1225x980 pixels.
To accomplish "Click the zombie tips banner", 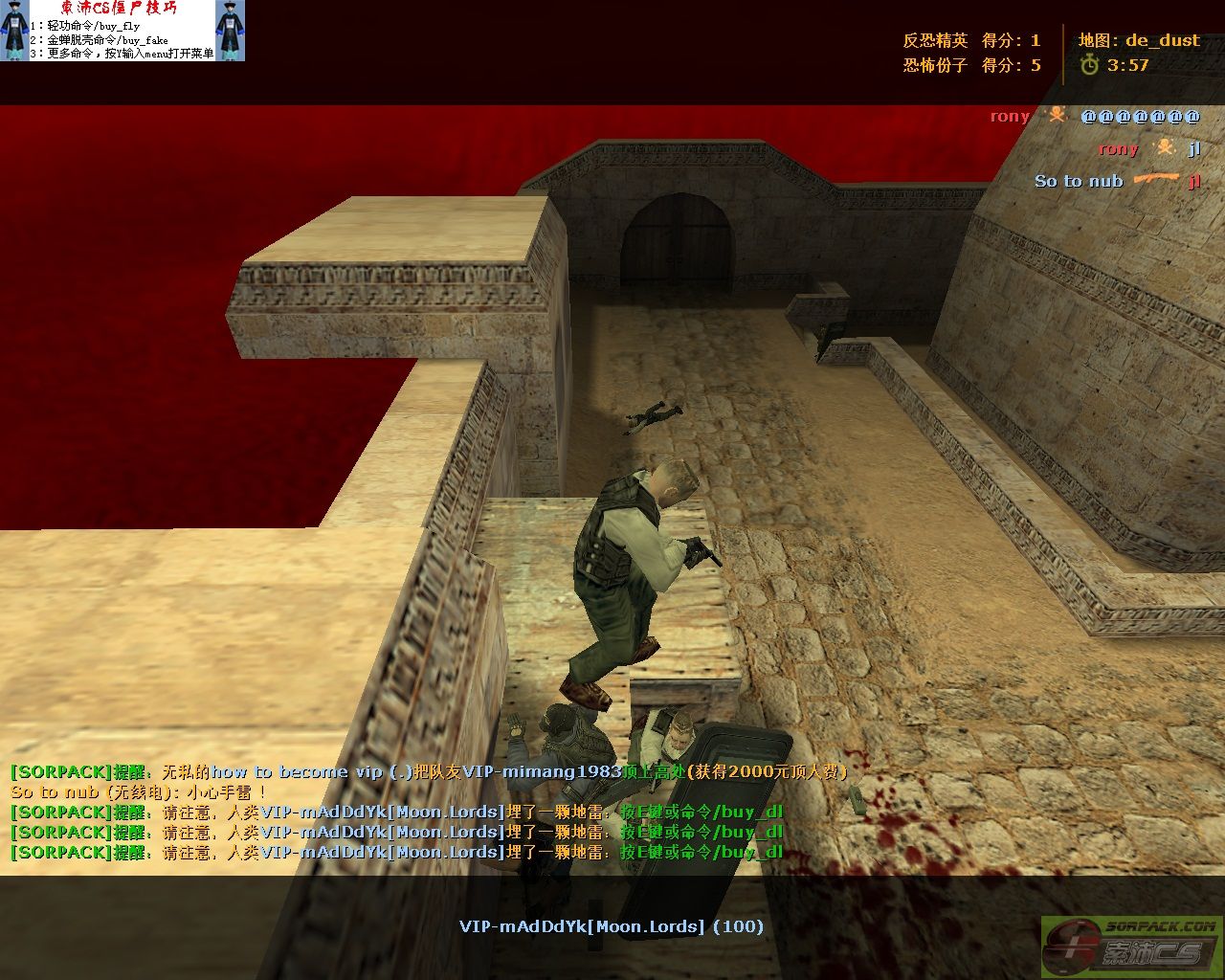I will [122, 31].
